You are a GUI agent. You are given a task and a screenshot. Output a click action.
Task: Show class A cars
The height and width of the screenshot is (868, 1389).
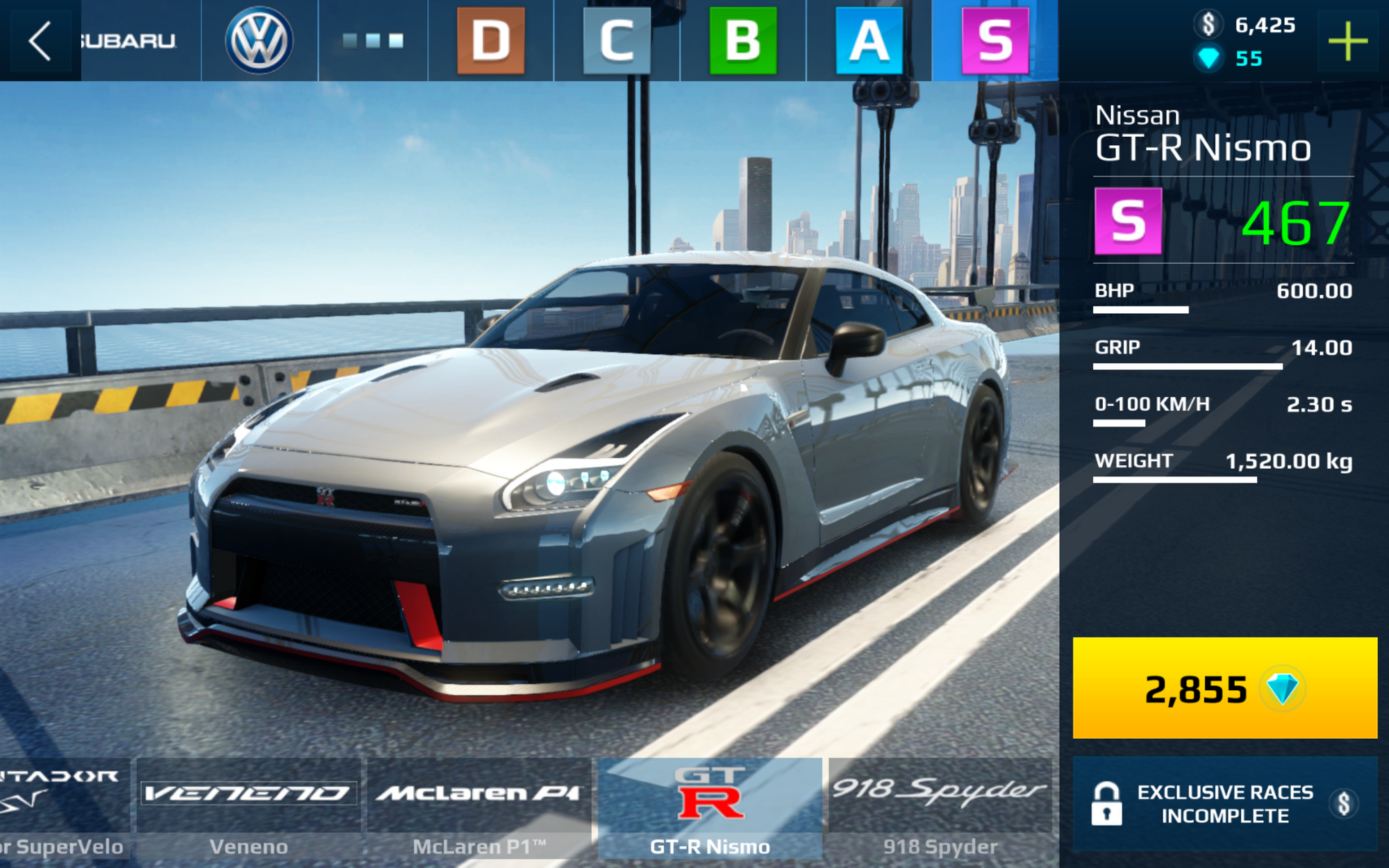(869, 41)
